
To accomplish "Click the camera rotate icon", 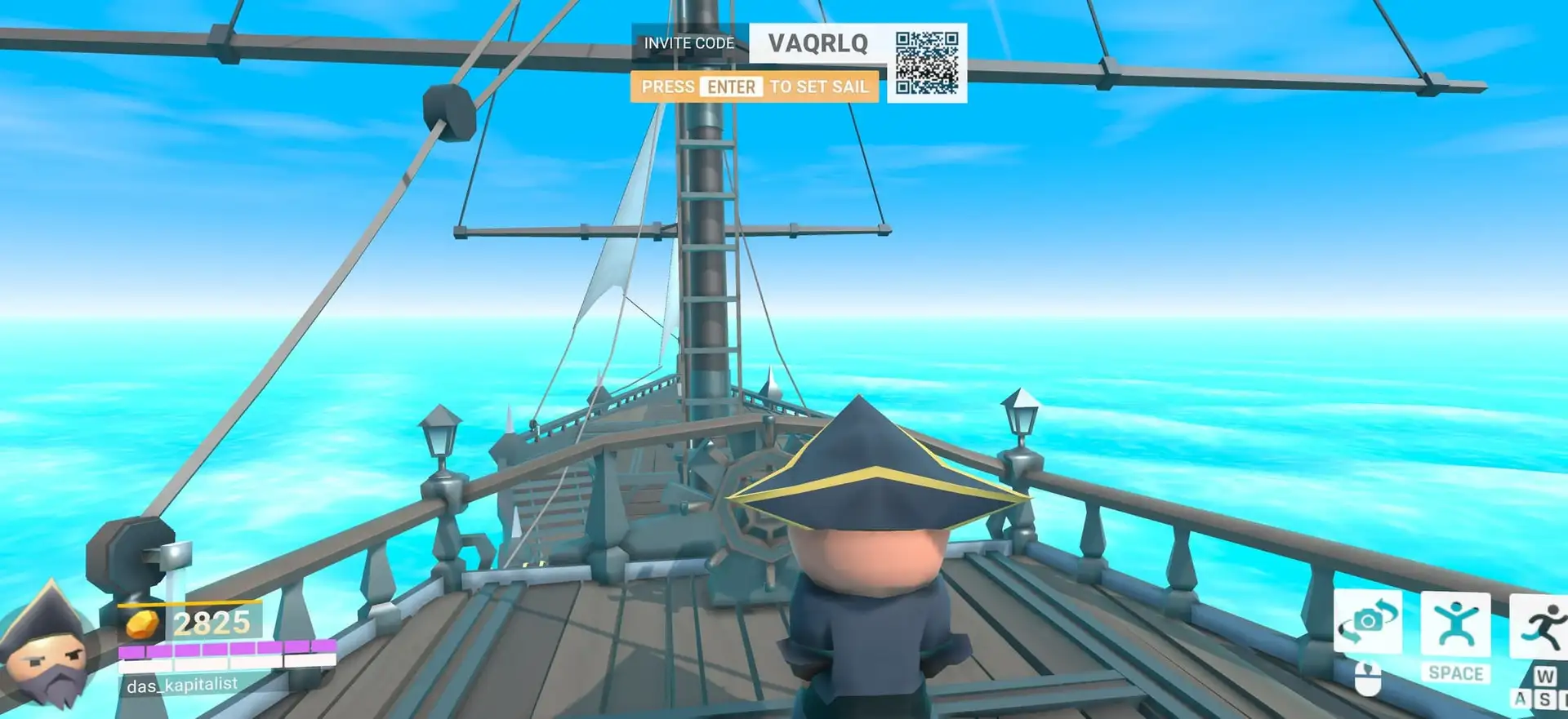I will tap(1368, 622).
